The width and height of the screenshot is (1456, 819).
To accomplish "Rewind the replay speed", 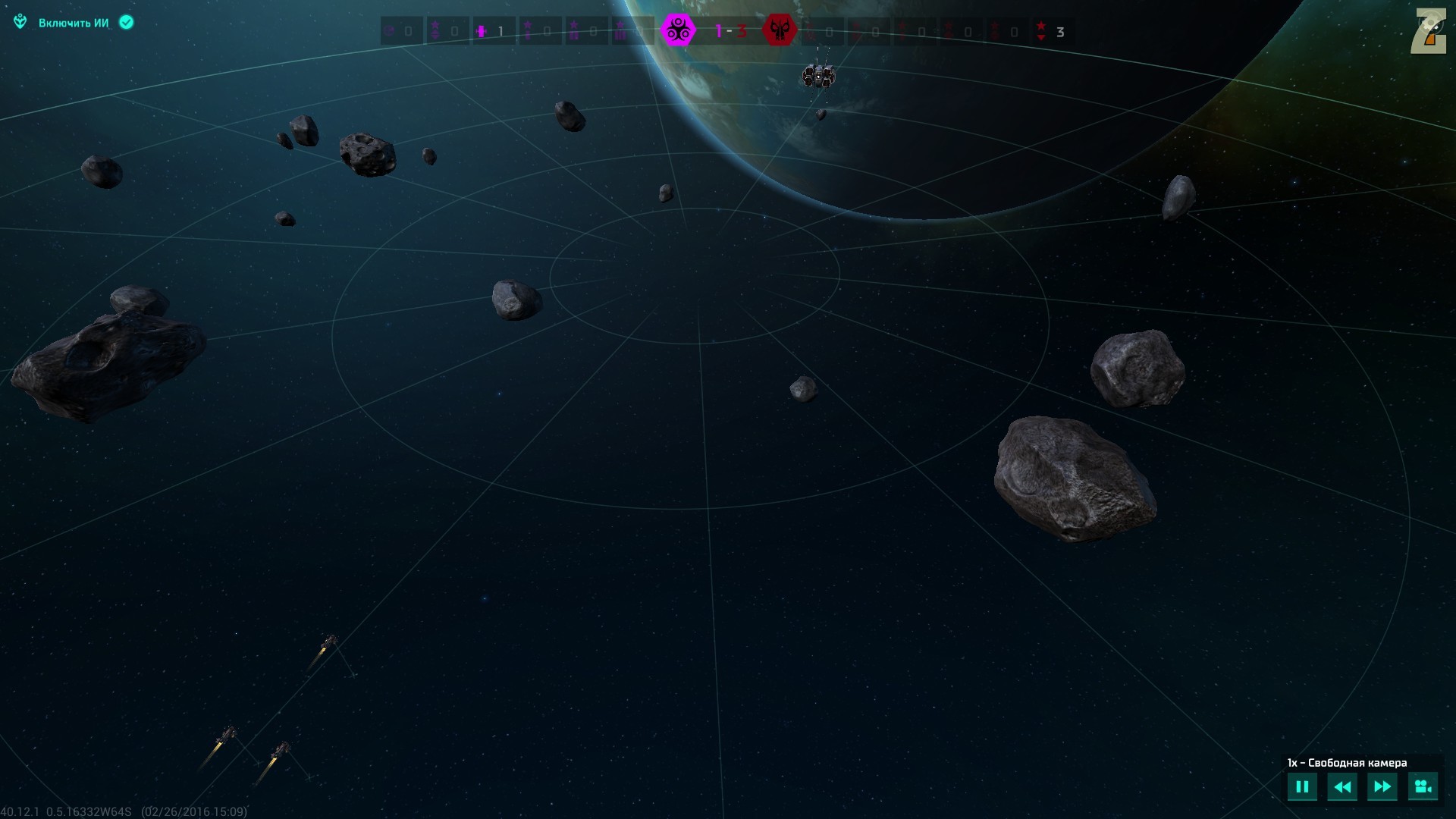I will pyautogui.click(x=1341, y=786).
